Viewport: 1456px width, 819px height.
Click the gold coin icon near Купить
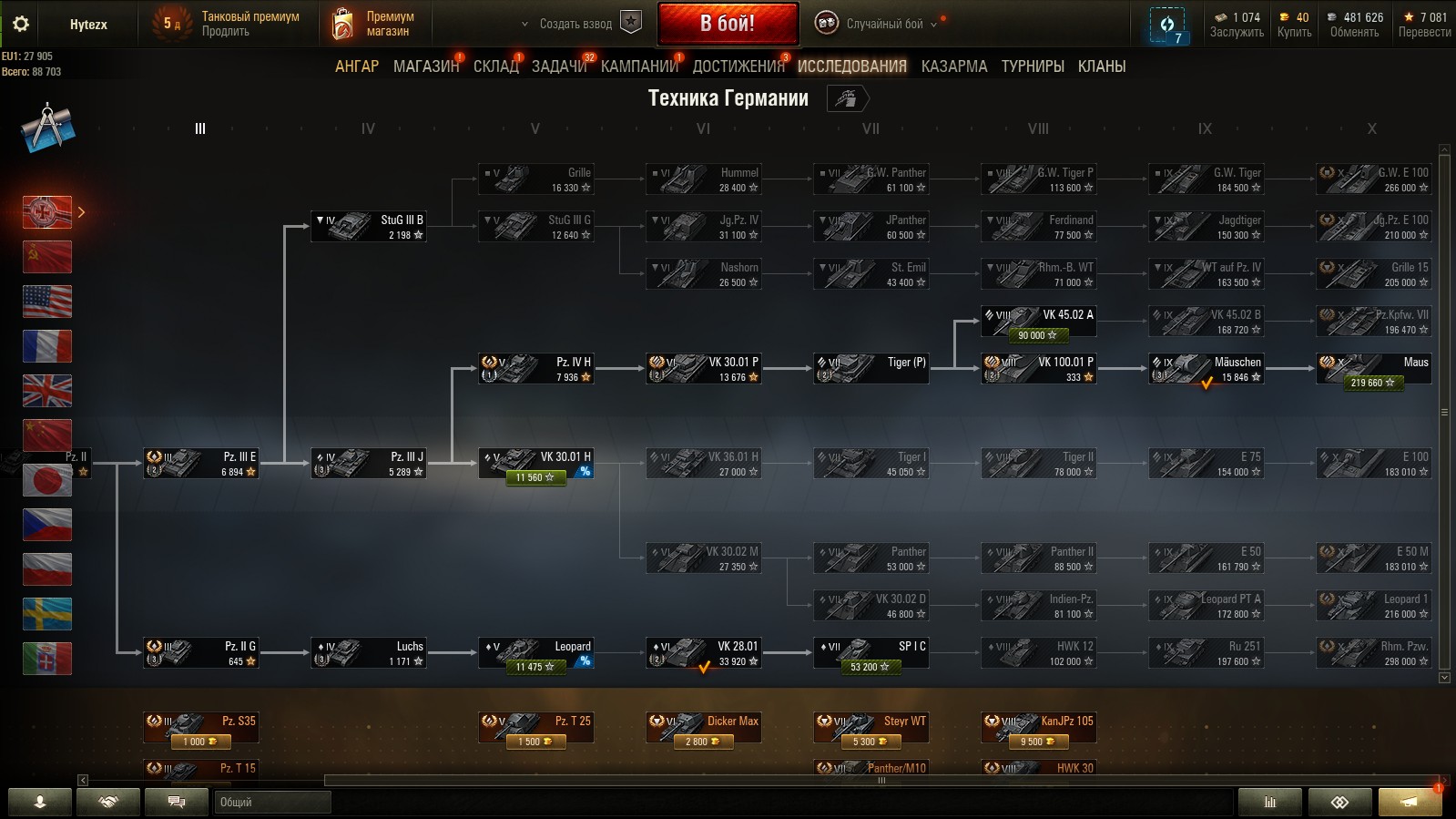coord(1284,16)
